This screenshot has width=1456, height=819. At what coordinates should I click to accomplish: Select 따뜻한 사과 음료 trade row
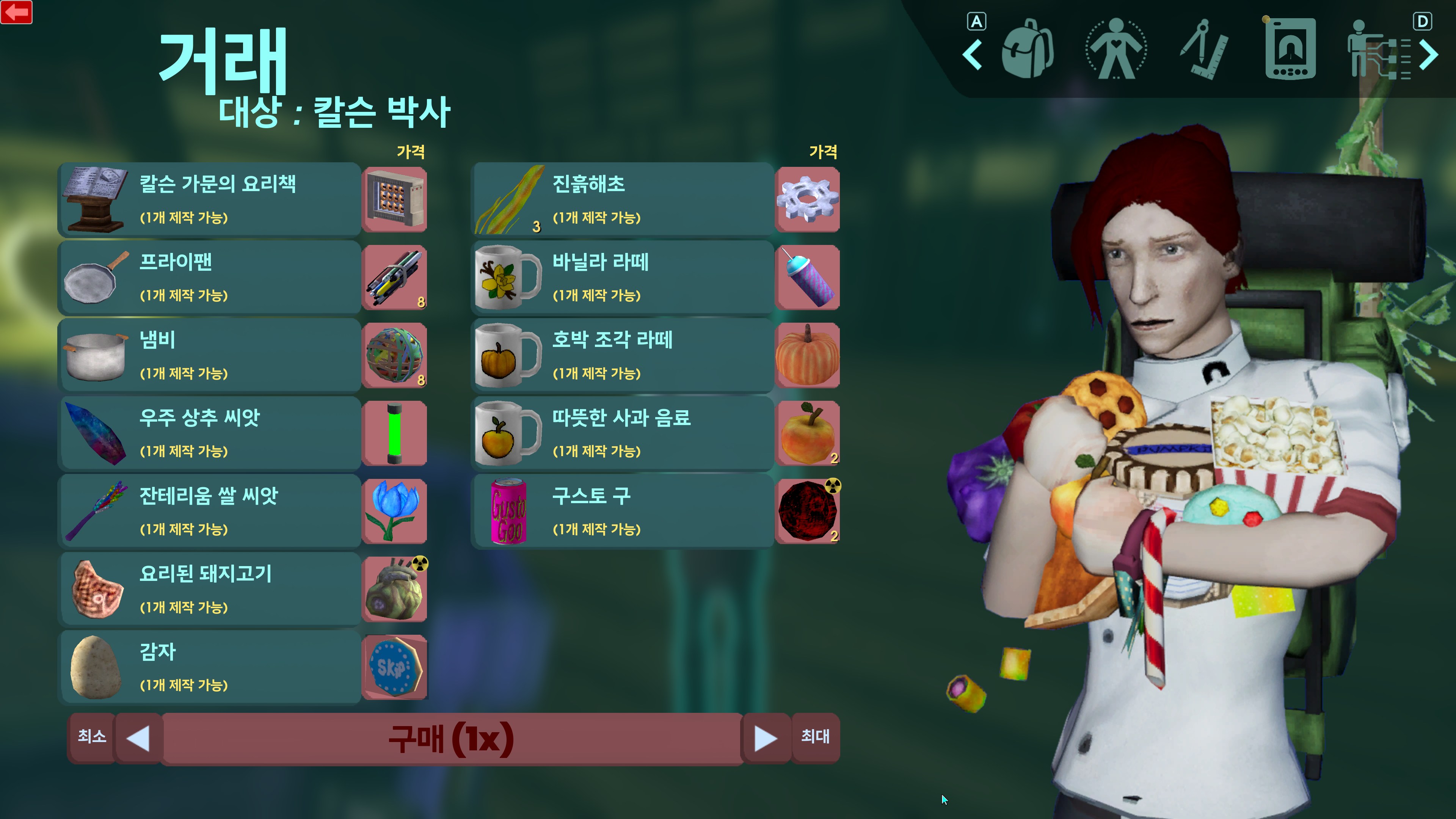[x=622, y=433]
